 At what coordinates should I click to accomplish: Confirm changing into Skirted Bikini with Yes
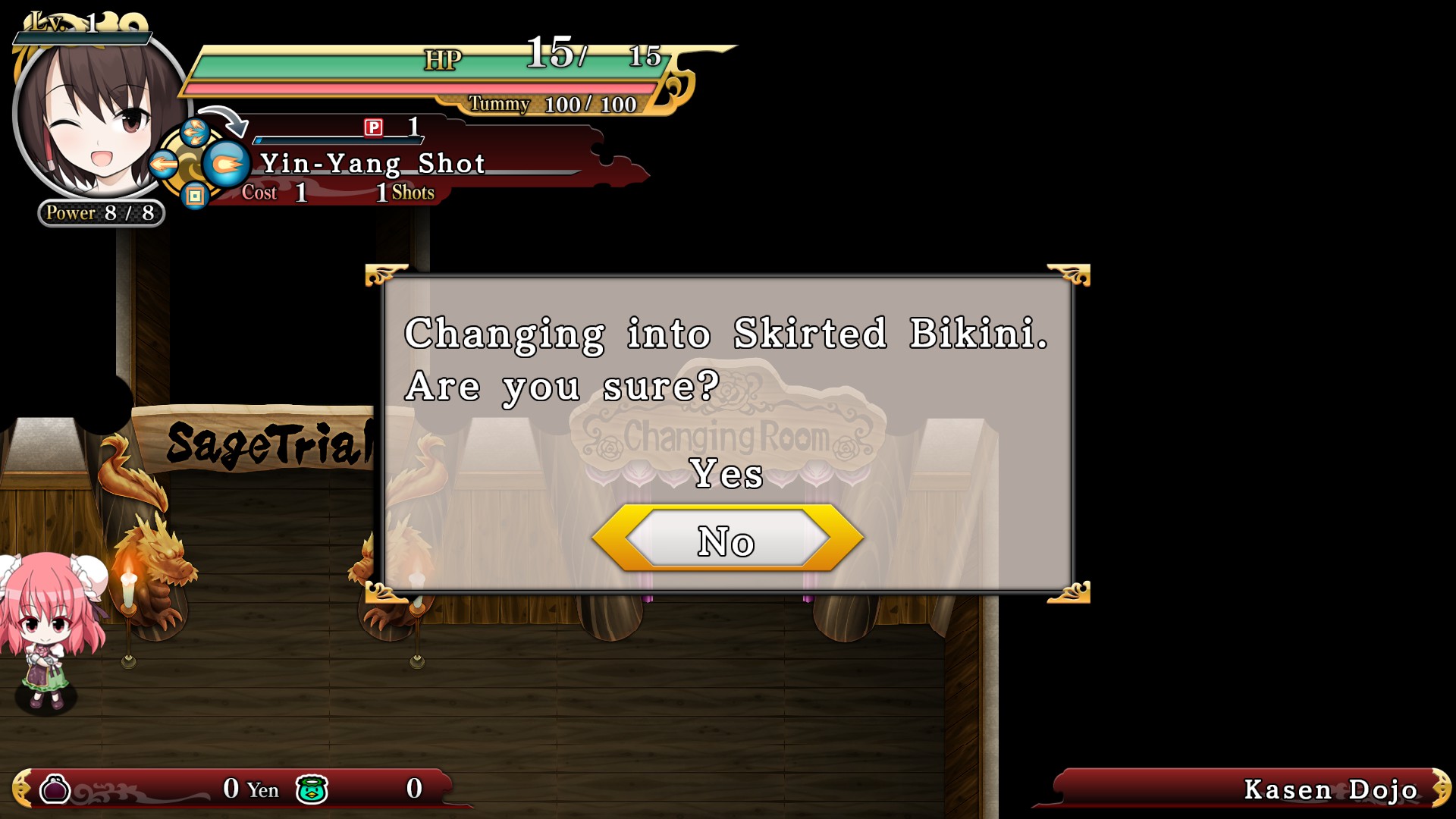(x=726, y=475)
